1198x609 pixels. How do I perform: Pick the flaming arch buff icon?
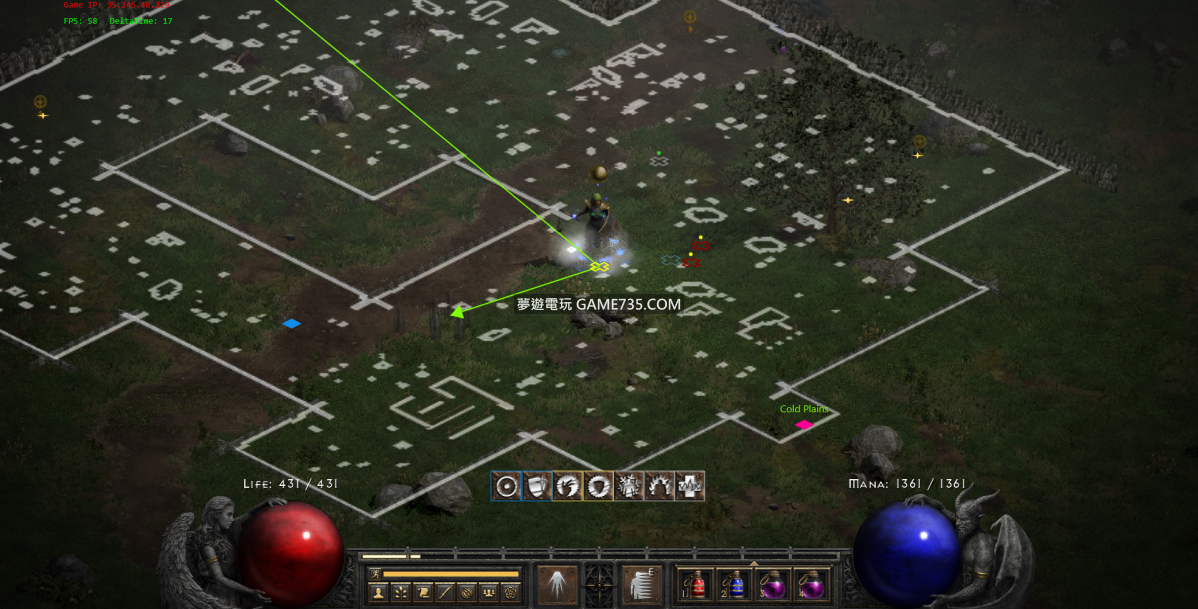[x=659, y=486]
